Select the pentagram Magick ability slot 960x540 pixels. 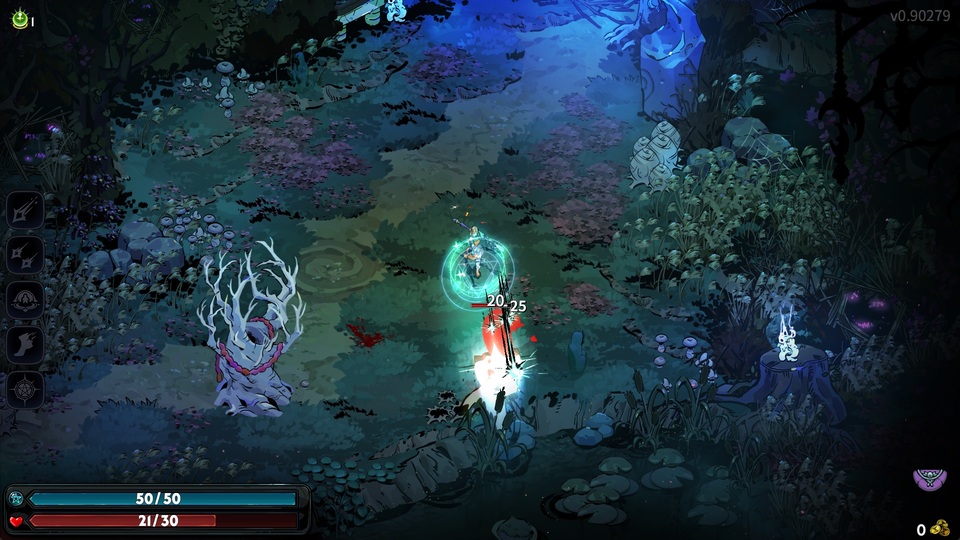25,388
